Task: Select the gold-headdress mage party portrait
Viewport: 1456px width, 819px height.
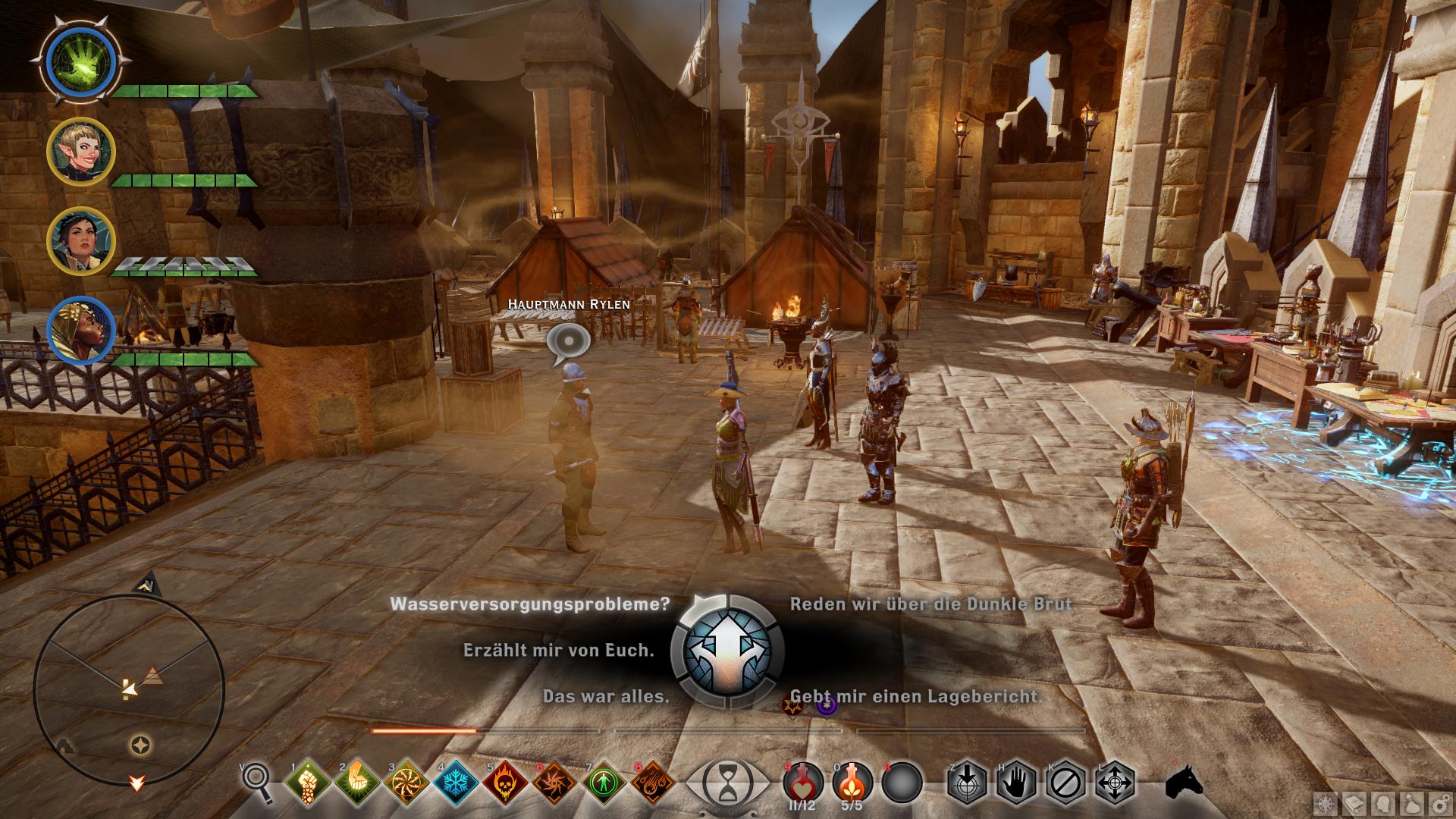Action: coord(80,331)
